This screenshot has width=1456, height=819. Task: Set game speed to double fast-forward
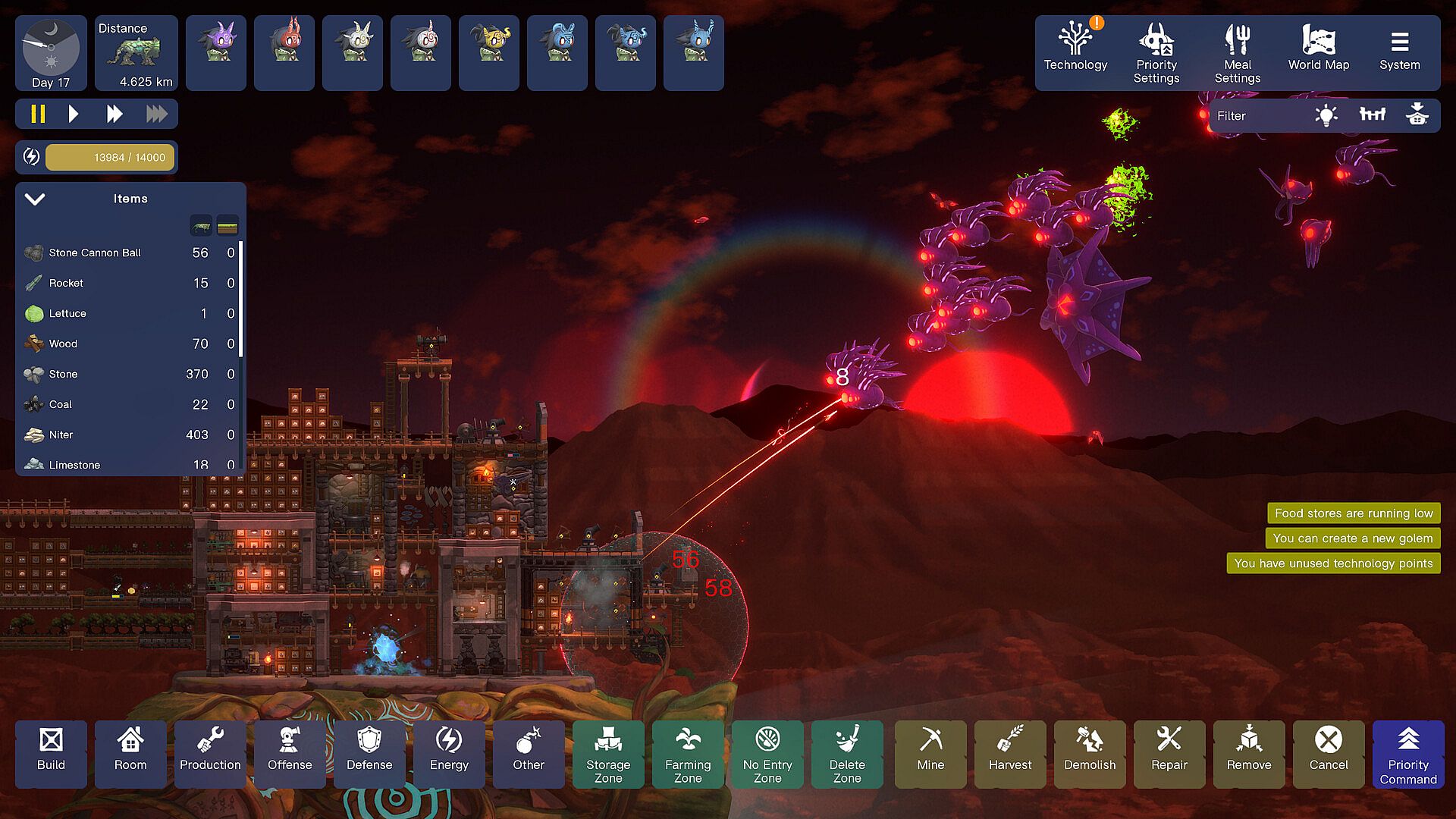[x=115, y=115]
